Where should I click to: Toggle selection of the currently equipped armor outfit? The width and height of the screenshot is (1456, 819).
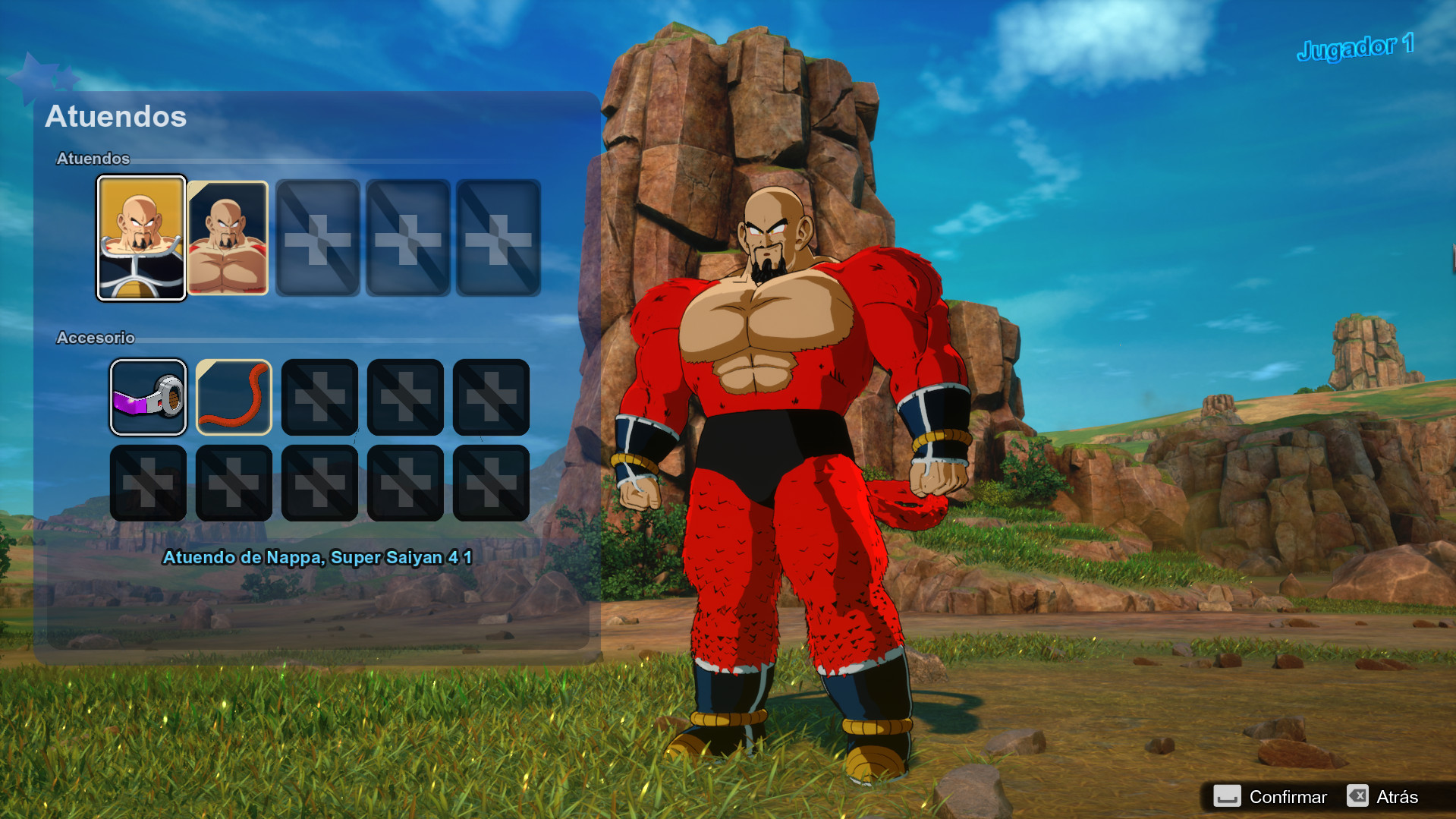141,238
